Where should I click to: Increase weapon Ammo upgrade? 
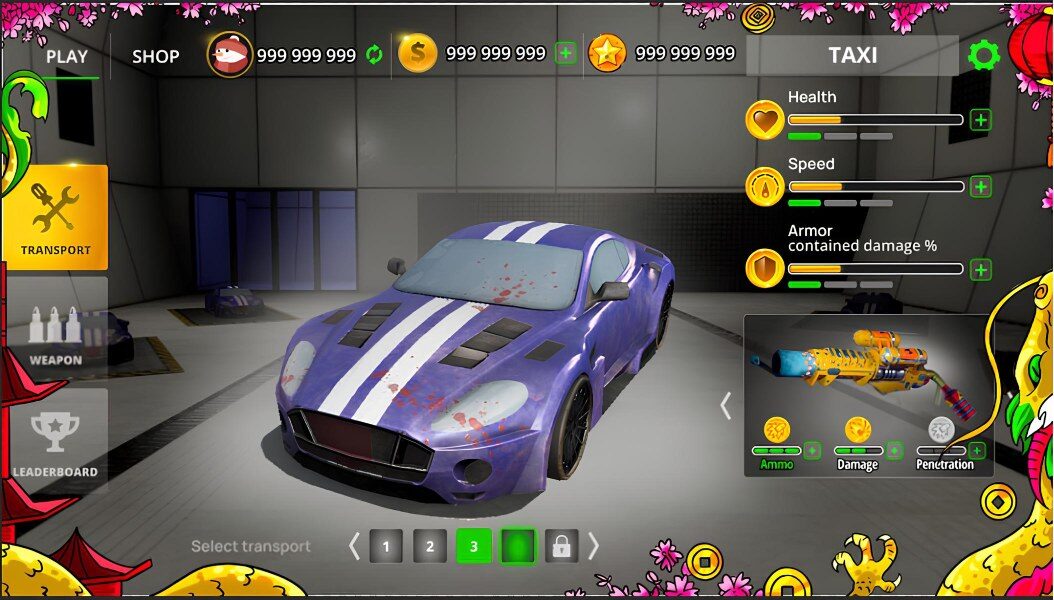(812, 451)
